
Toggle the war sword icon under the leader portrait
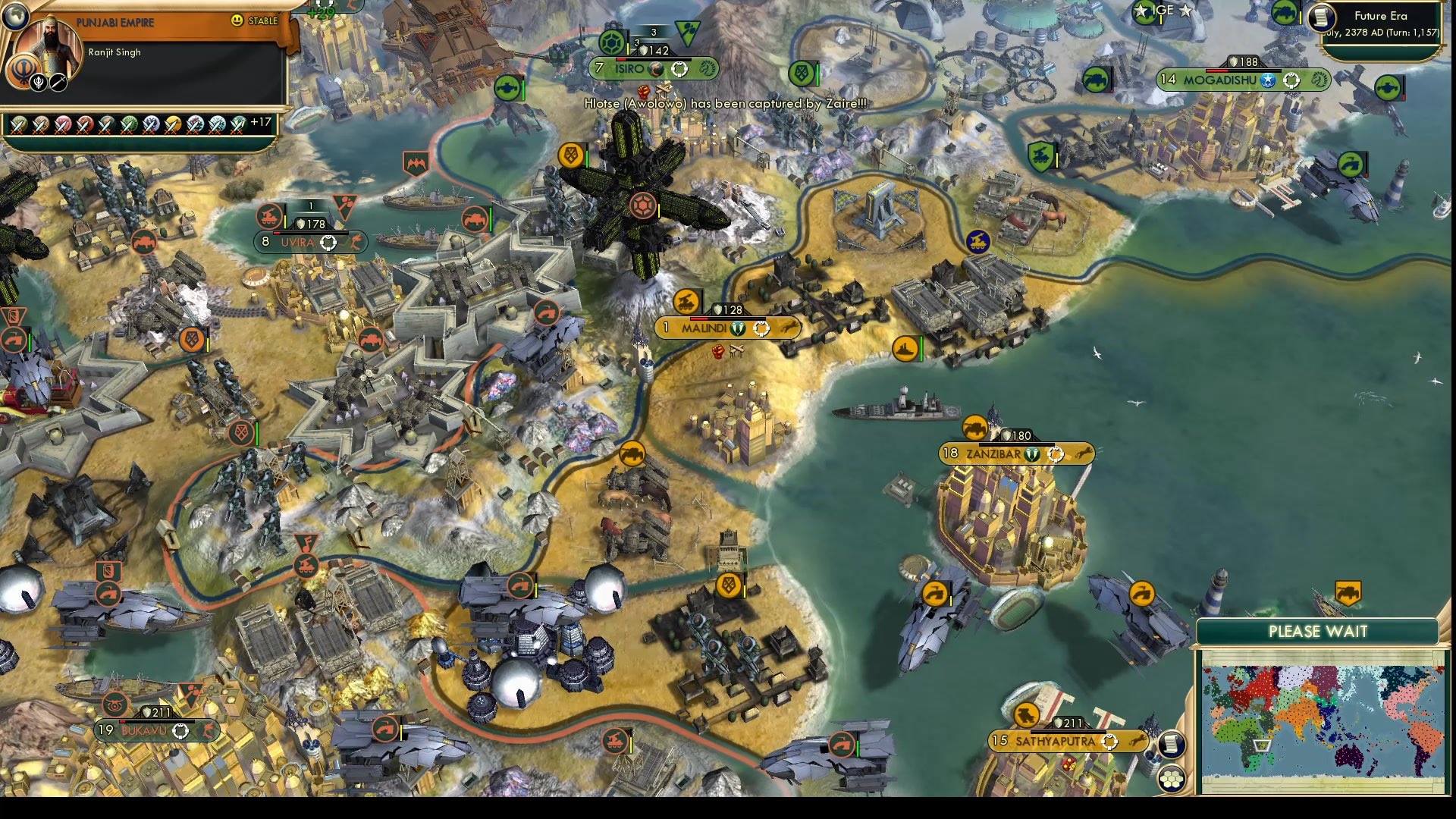point(58,82)
